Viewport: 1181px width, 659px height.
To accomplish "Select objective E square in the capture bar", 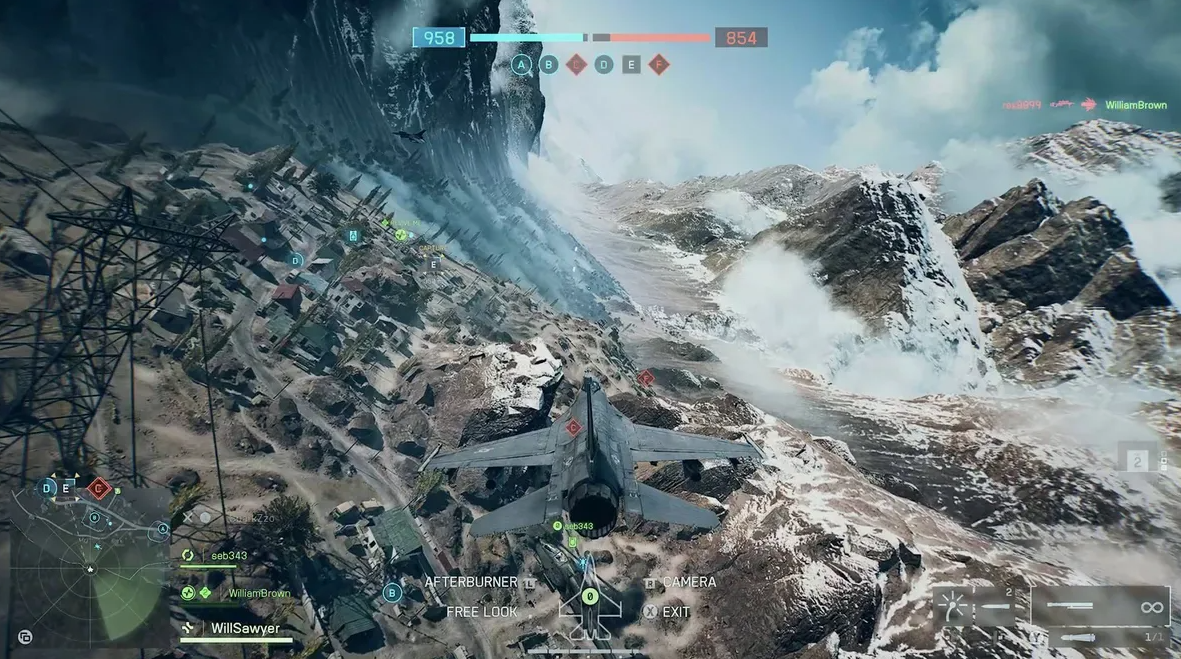I will (631, 65).
